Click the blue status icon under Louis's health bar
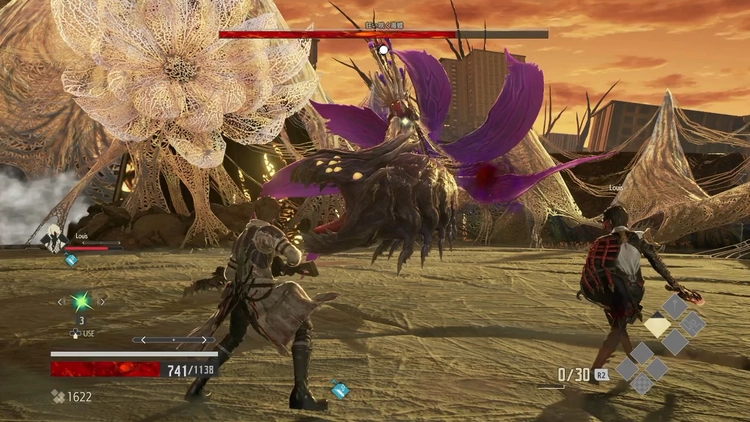Viewport: 750px width, 422px height. coord(71,259)
